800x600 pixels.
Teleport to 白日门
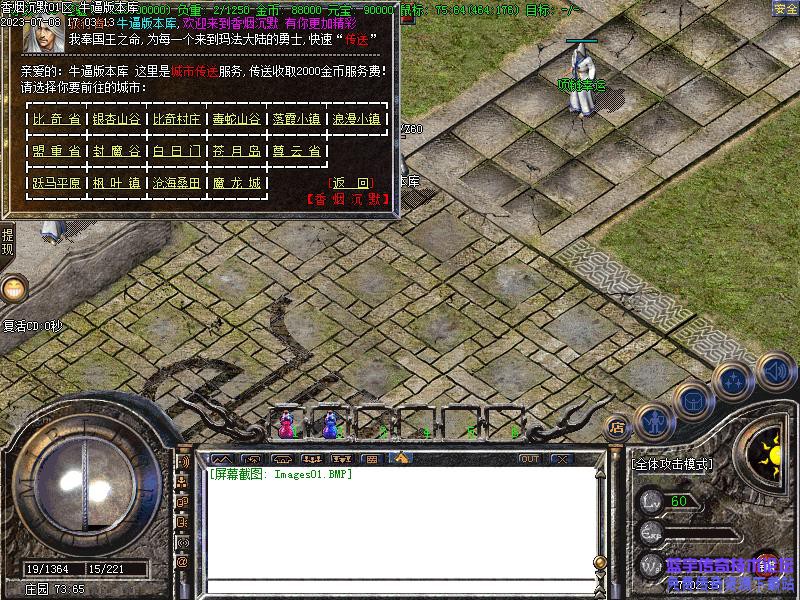coord(177,151)
